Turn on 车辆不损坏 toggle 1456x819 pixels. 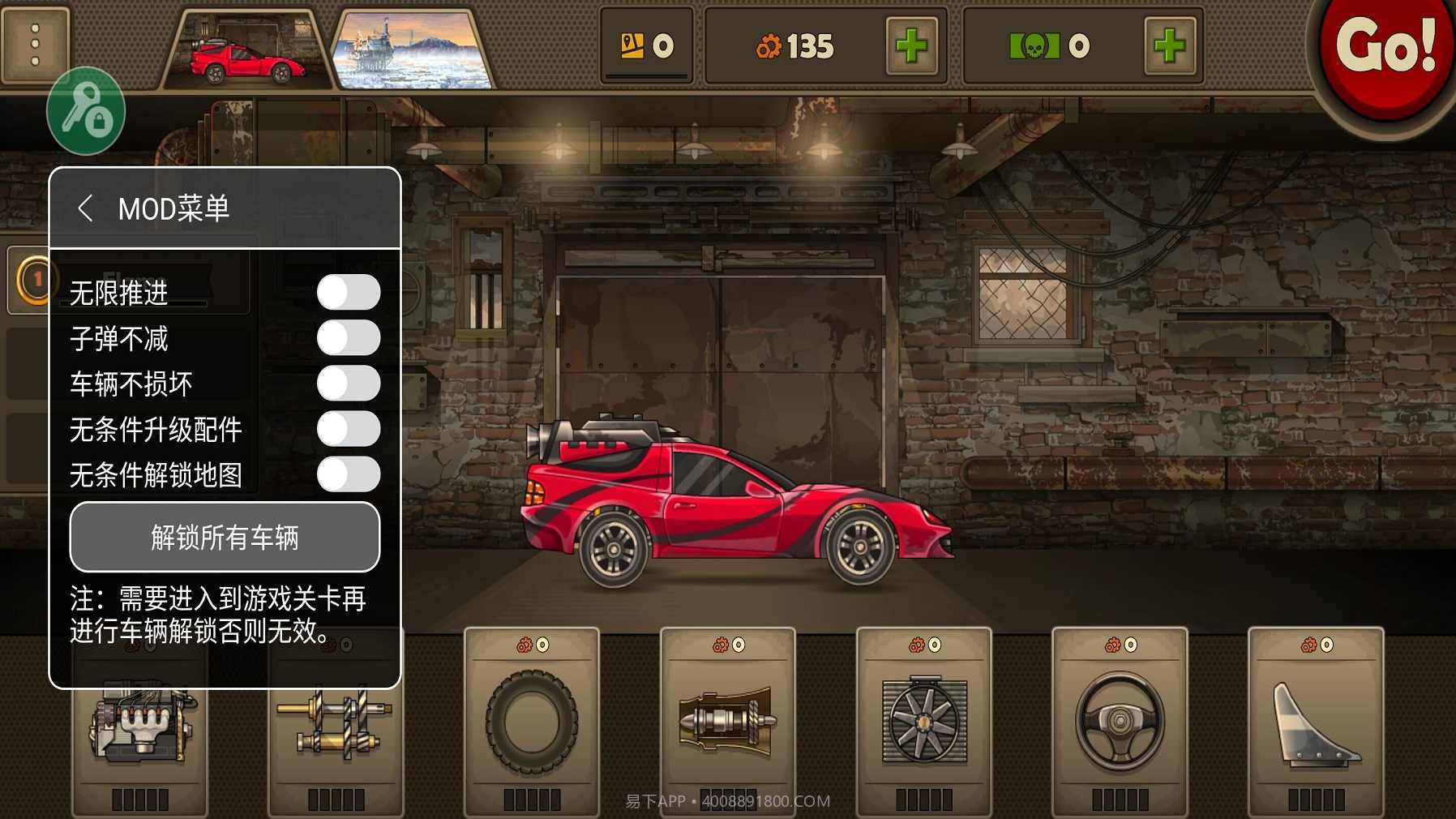point(348,383)
